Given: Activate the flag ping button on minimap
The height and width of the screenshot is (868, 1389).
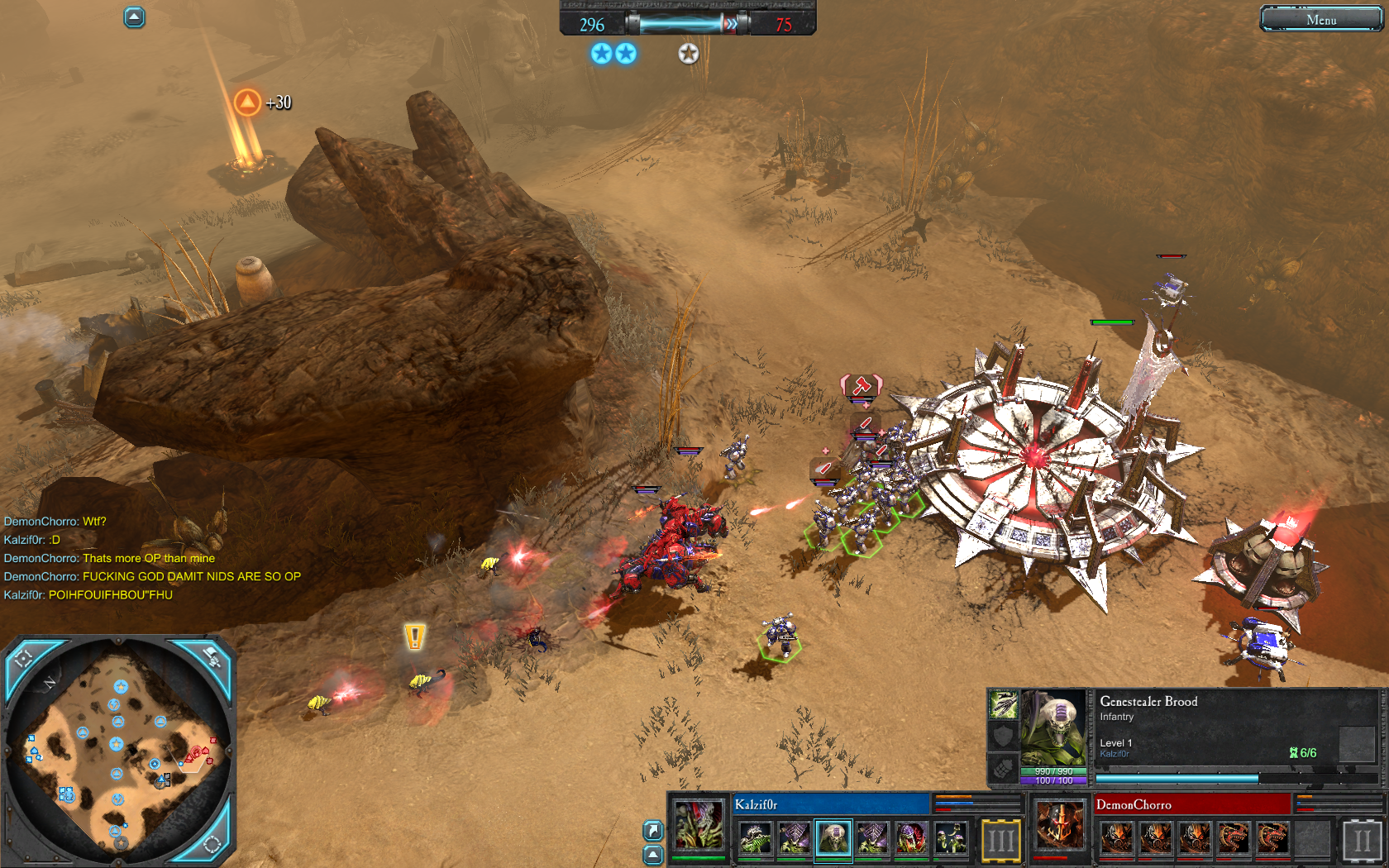Looking at the screenshot, I should pyautogui.click(x=212, y=659).
